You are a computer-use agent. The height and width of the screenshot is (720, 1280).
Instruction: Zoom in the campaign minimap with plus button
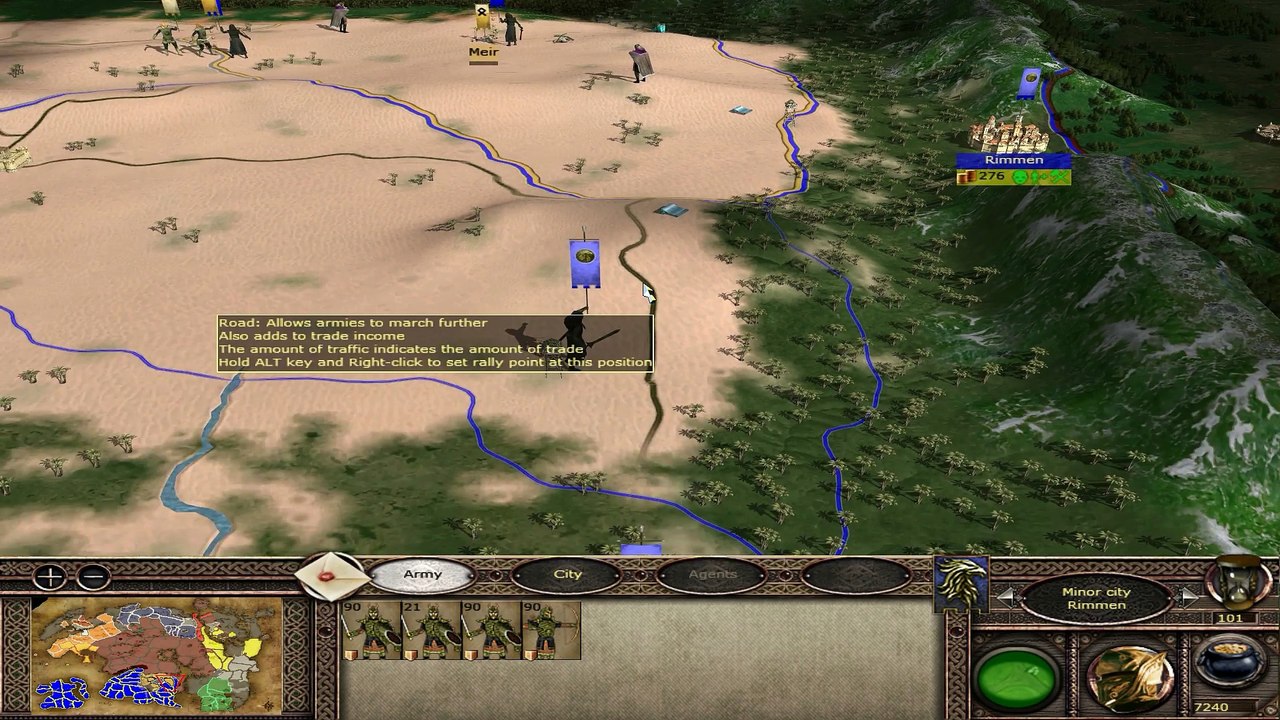pyautogui.click(x=49, y=577)
